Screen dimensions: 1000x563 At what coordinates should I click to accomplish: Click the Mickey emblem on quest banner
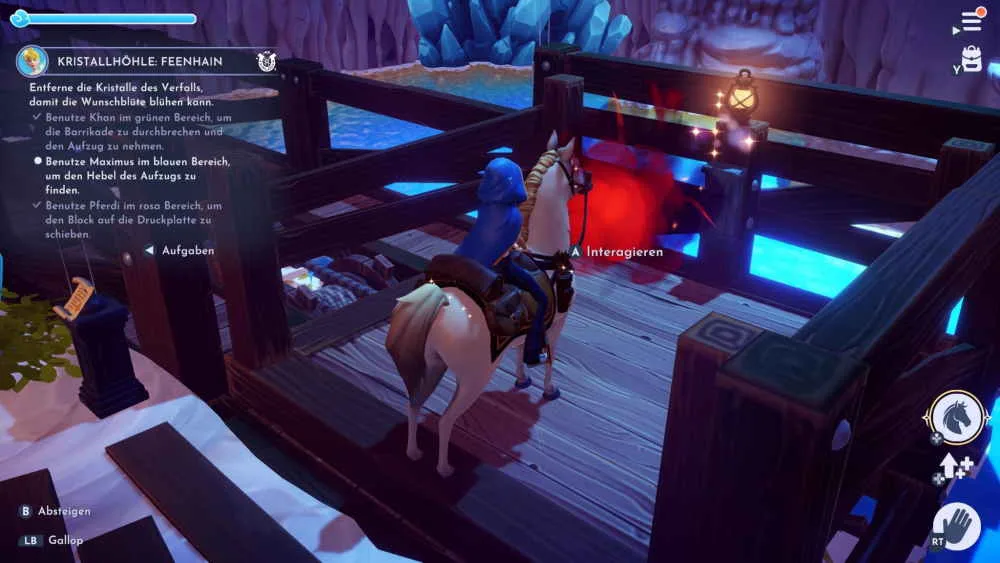click(266, 61)
